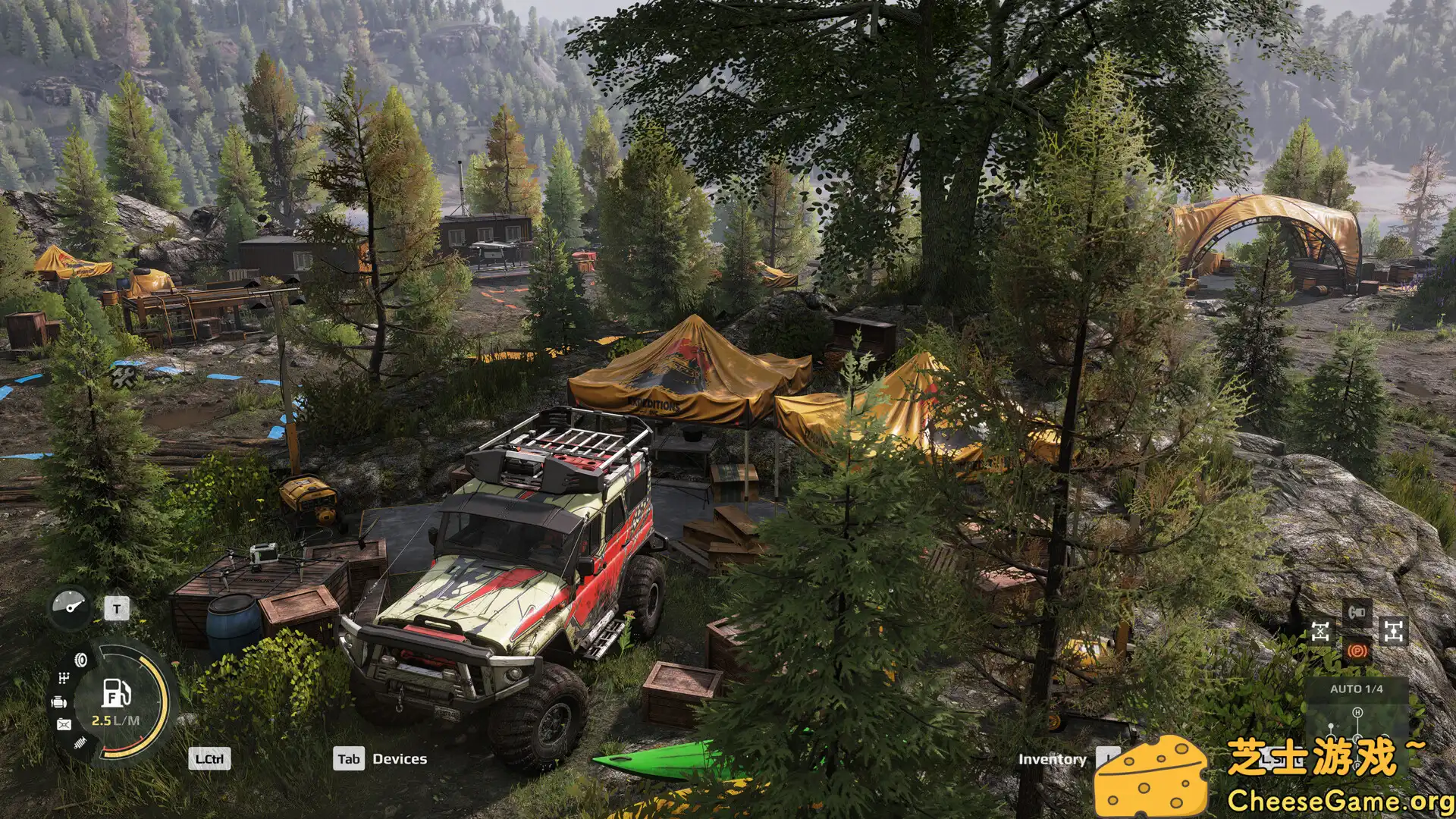Expand the gear shifter H position
The image size is (1456, 819).
(1357, 712)
